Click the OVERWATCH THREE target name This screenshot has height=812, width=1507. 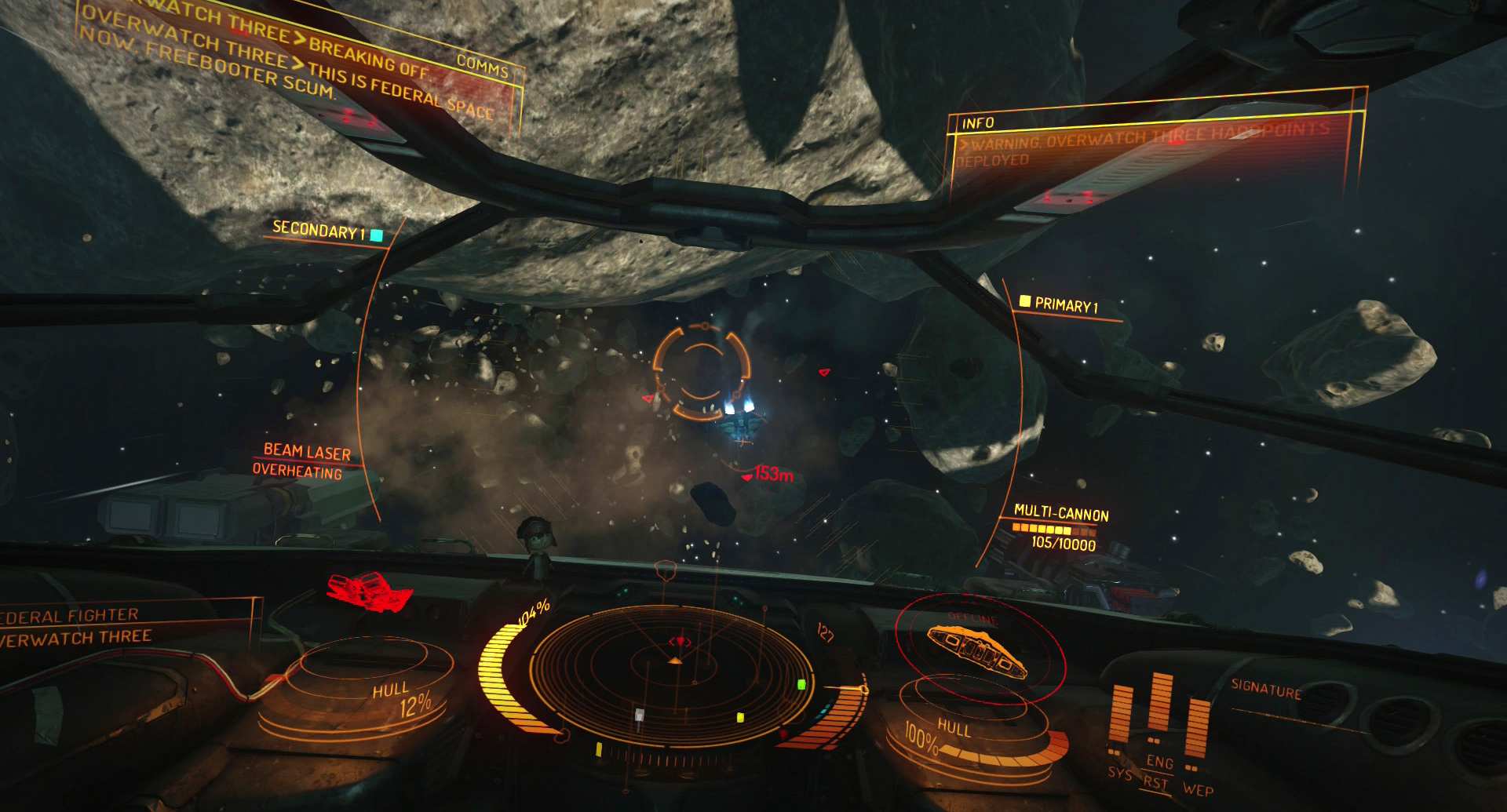point(75,637)
